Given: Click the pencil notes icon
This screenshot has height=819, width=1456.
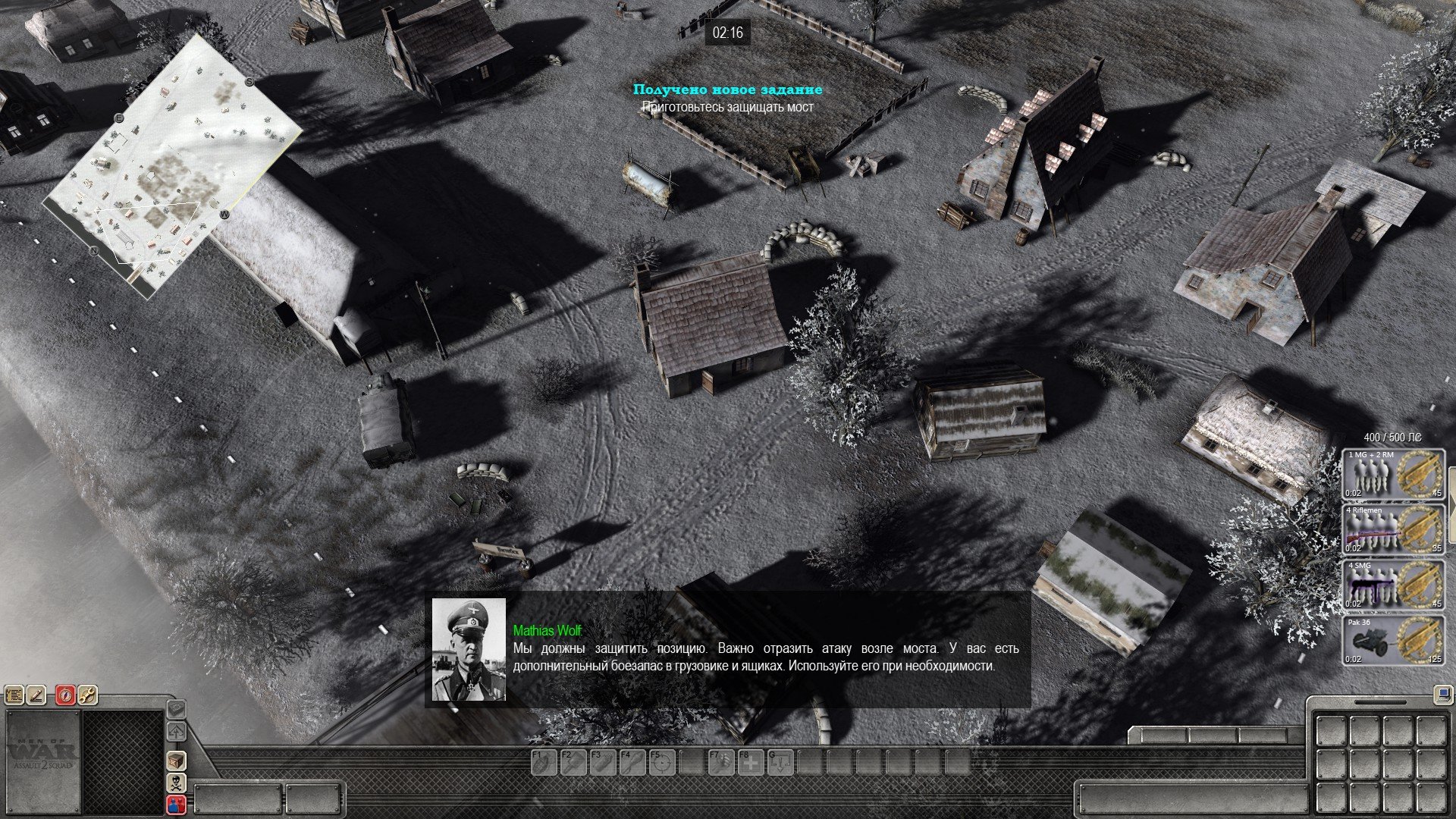Looking at the screenshot, I should click(37, 694).
